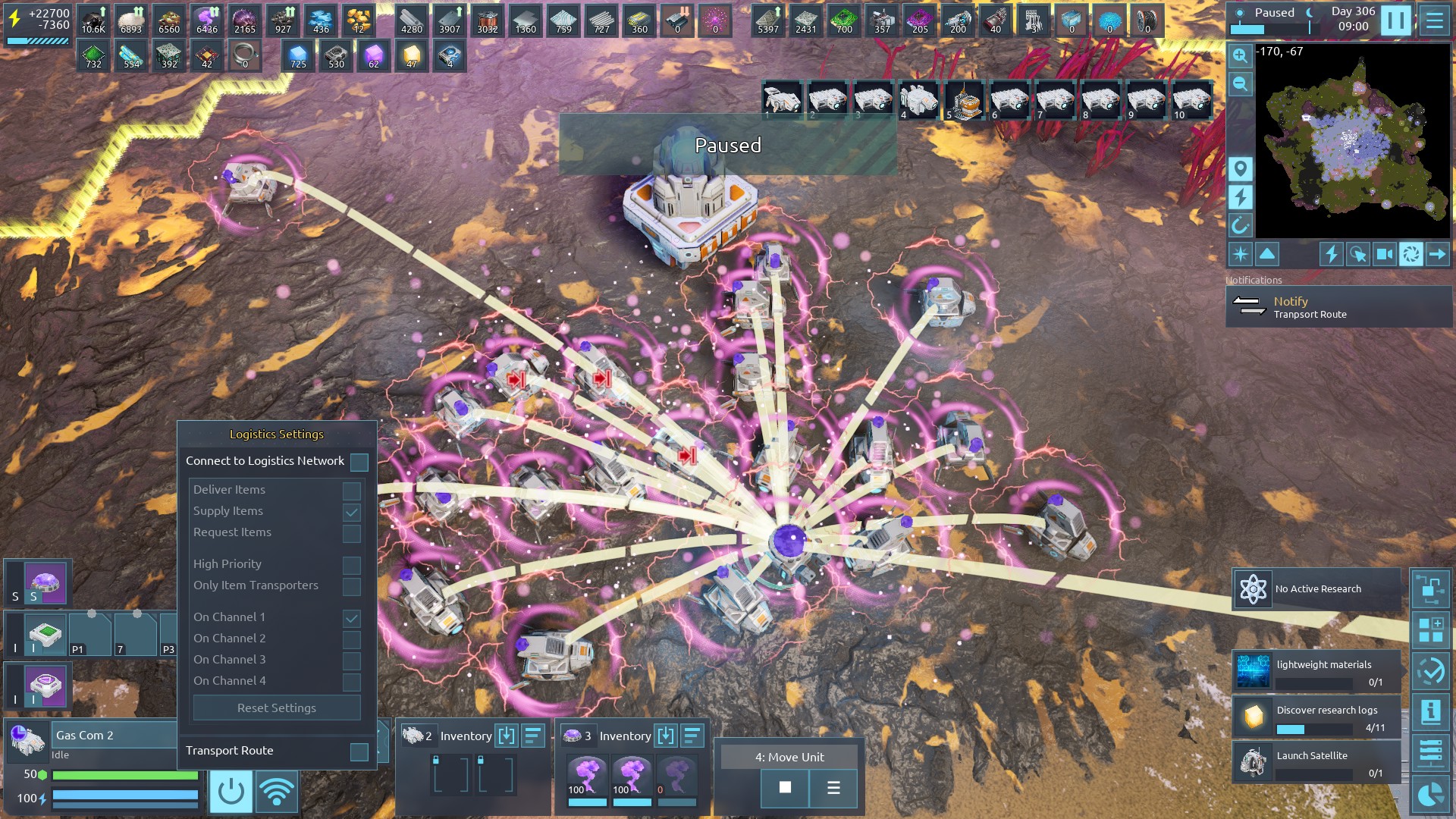Turn on logistics Channel 2
The width and height of the screenshot is (1456, 819).
(351, 639)
